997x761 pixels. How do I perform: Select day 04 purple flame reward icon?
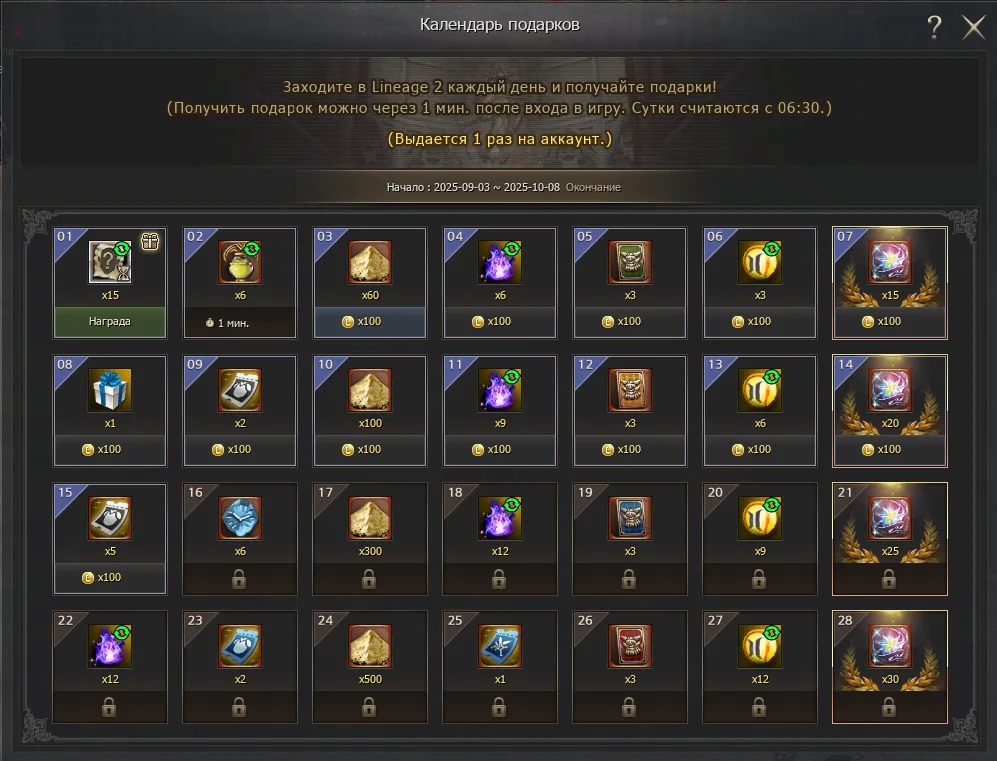coord(500,262)
